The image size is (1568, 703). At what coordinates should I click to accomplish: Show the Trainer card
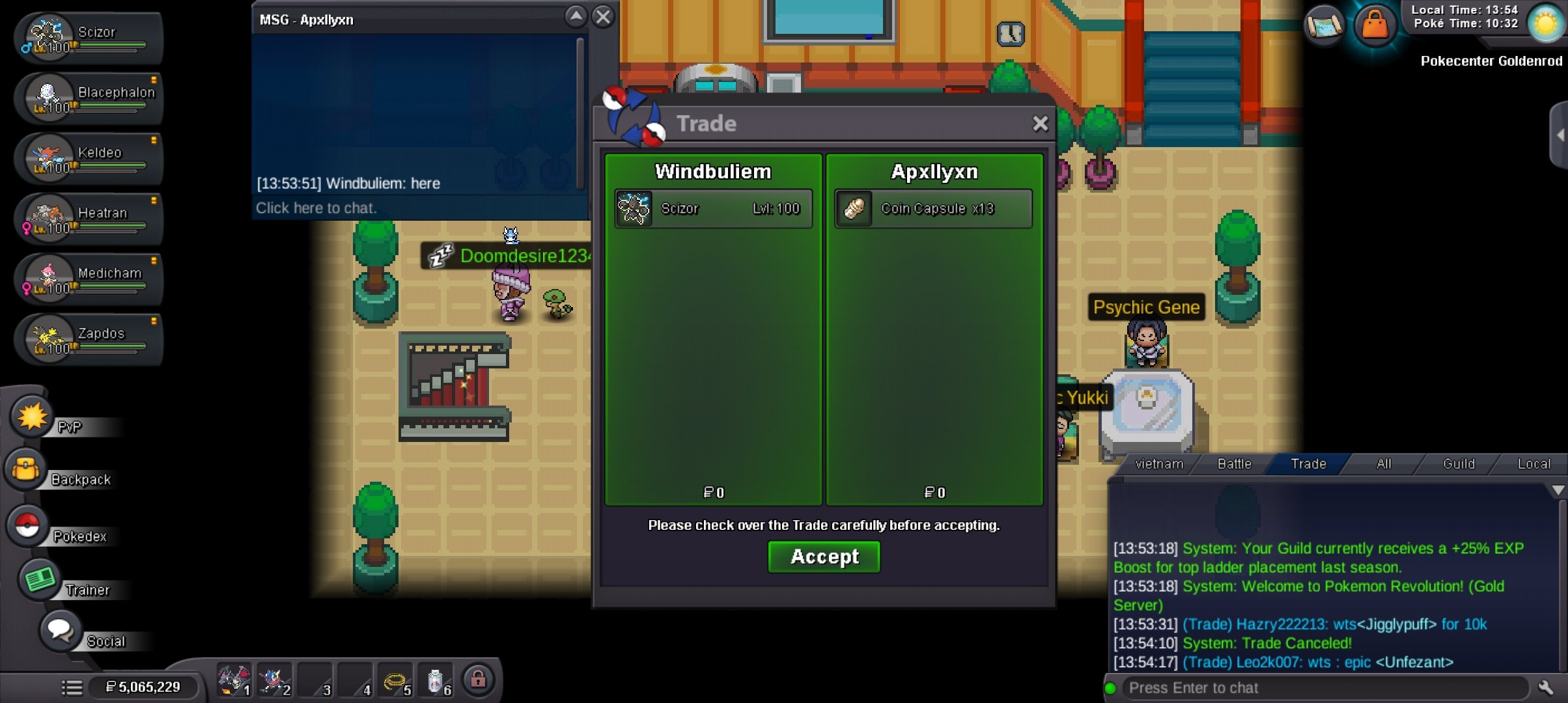click(x=40, y=579)
